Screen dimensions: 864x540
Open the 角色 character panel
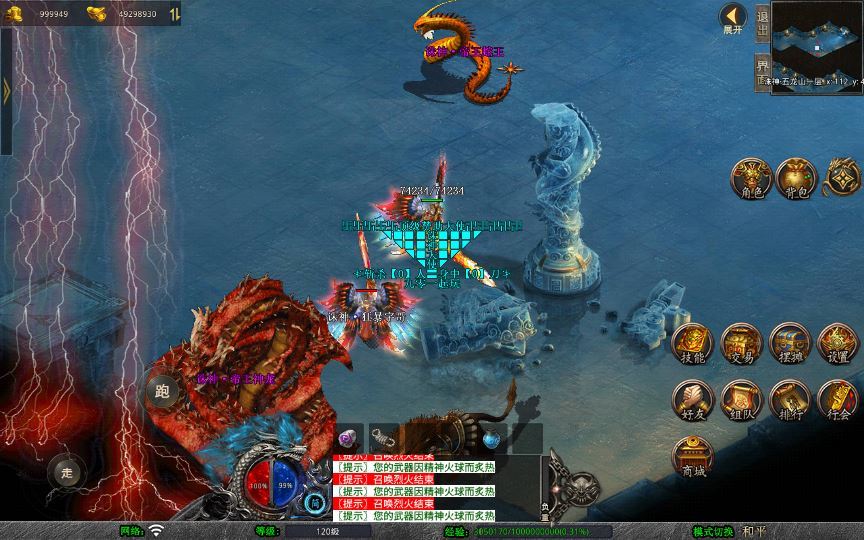(749, 177)
